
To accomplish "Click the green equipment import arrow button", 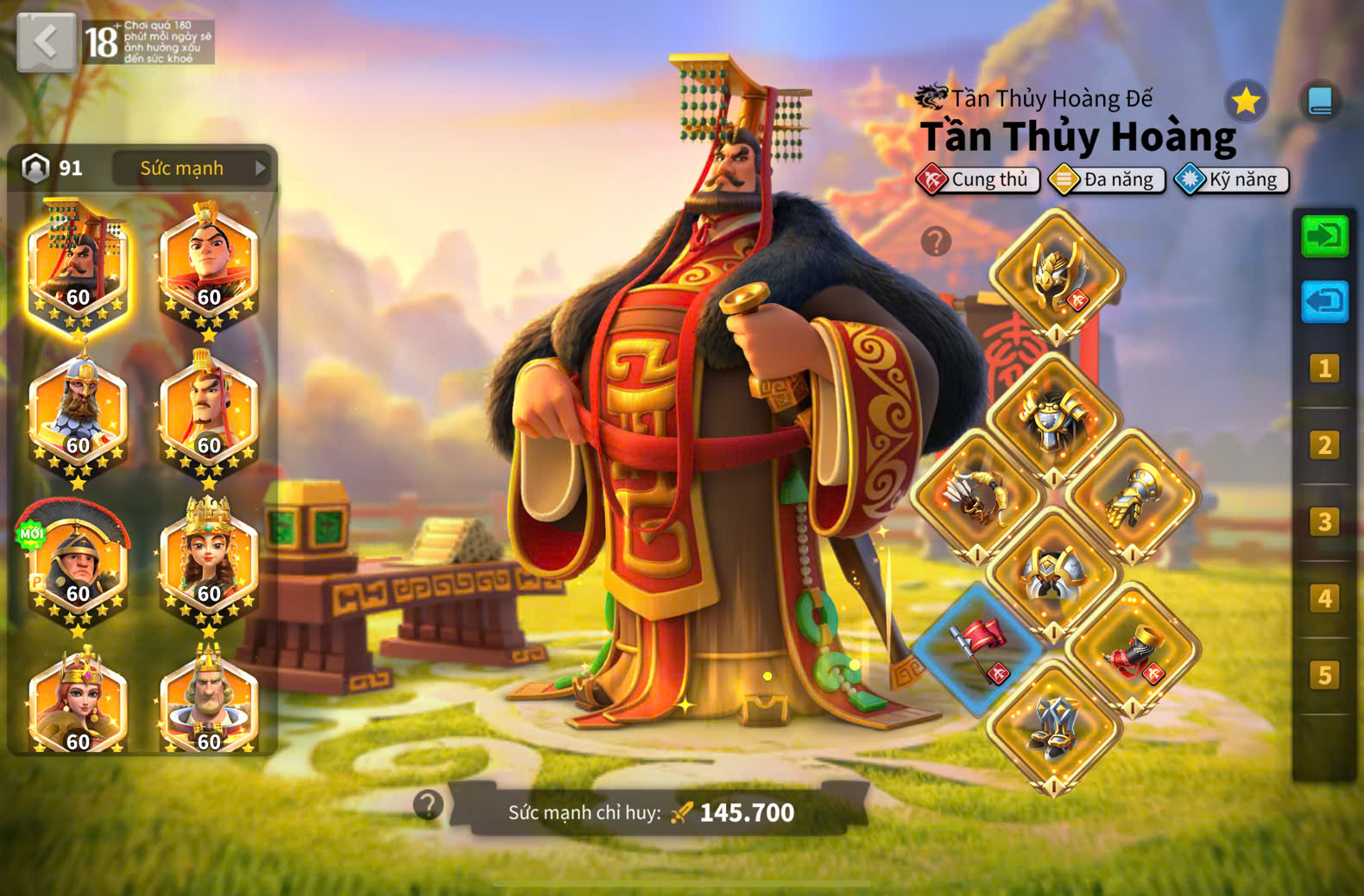I will [x=1324, y=236].
